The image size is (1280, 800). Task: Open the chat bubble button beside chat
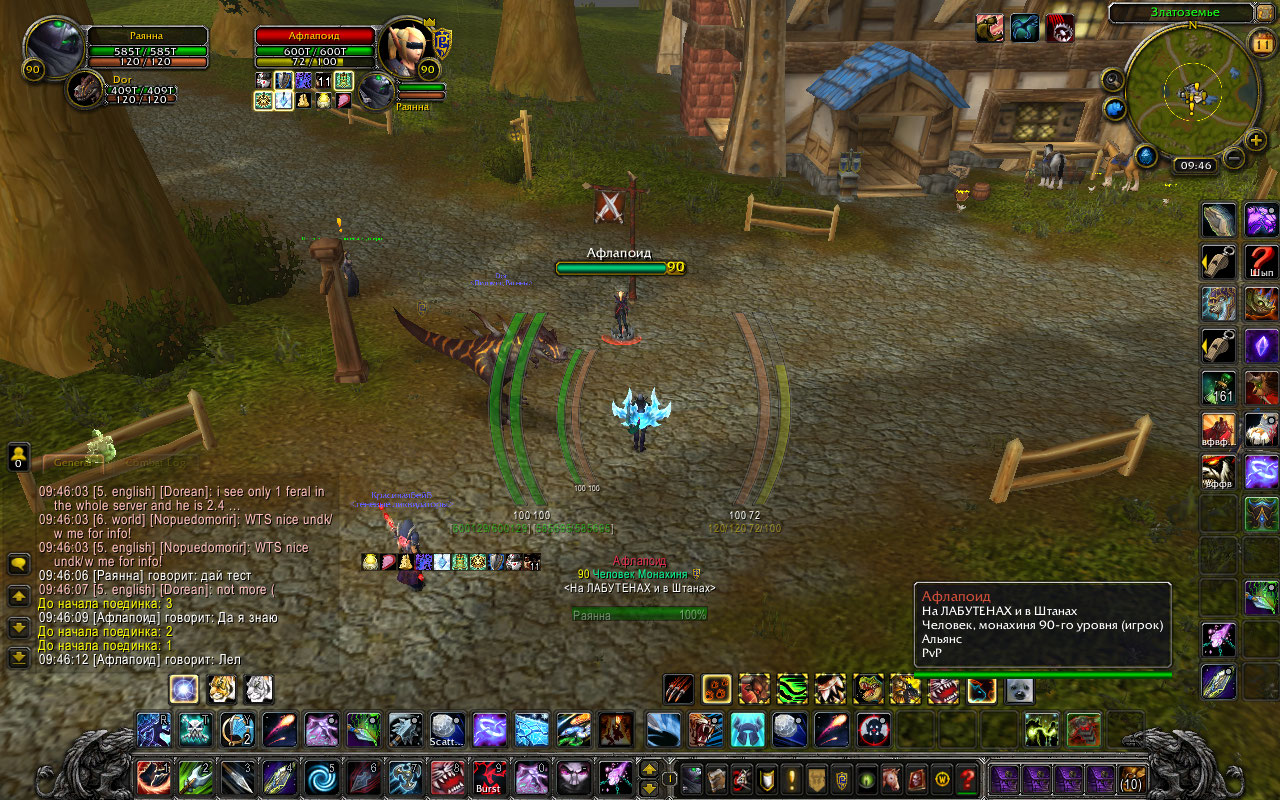[x=18, y=565]
